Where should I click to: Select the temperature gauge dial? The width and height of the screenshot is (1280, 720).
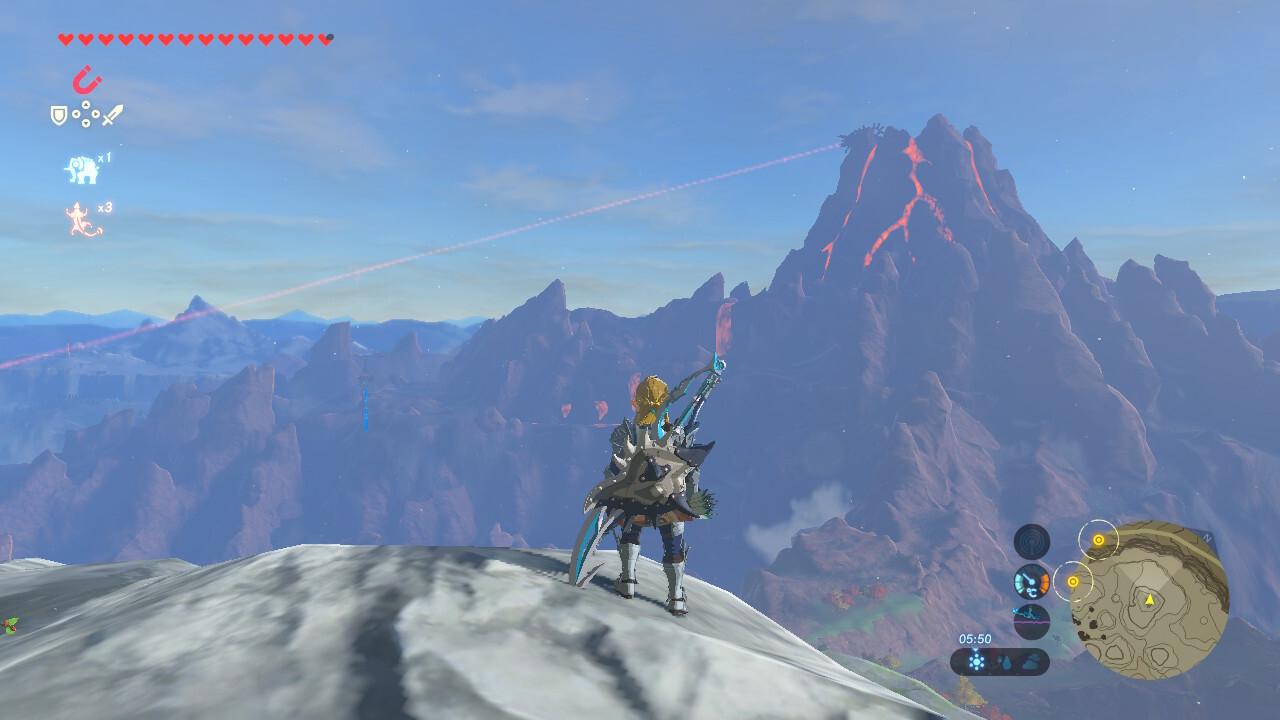coord(1031,581)
